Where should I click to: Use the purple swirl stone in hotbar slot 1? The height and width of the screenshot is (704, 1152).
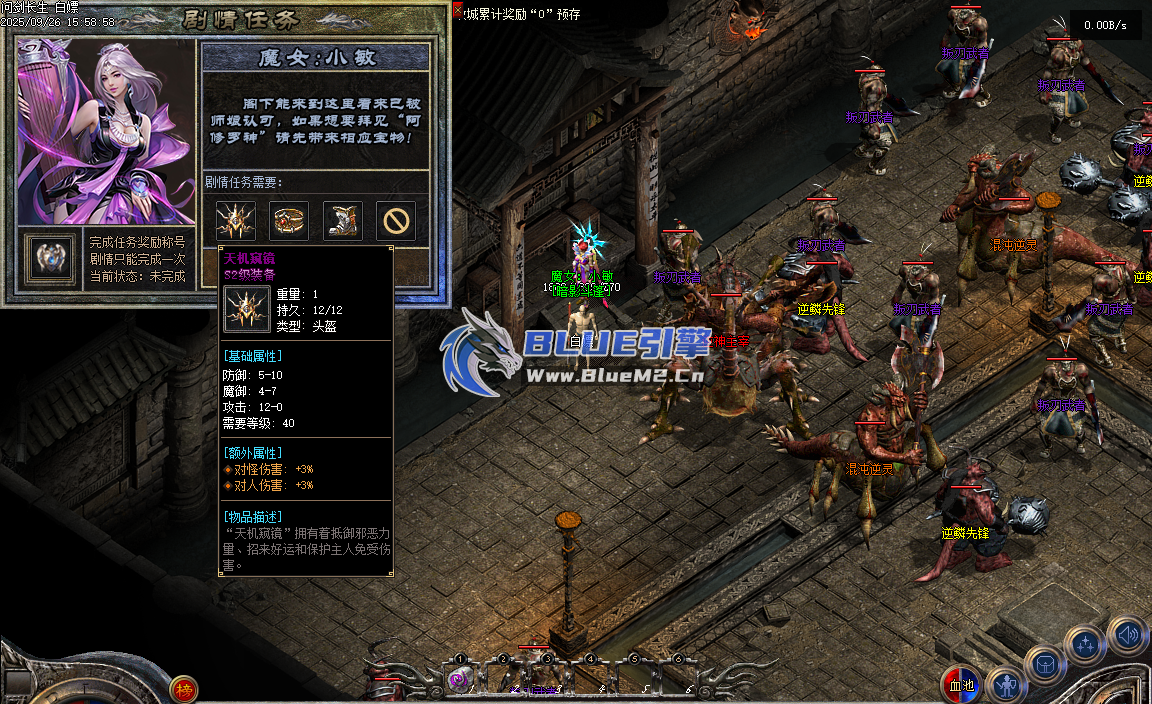[x=460, y=680]
